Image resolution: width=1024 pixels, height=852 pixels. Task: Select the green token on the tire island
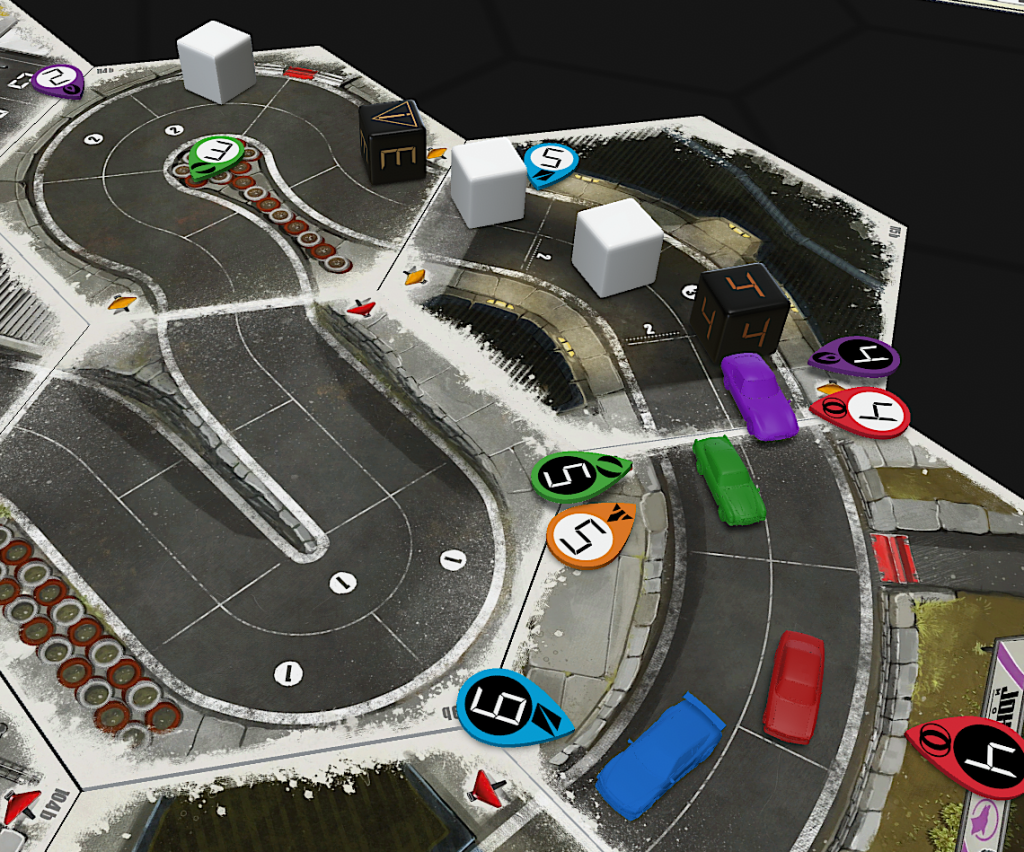(x=216, y=153)
